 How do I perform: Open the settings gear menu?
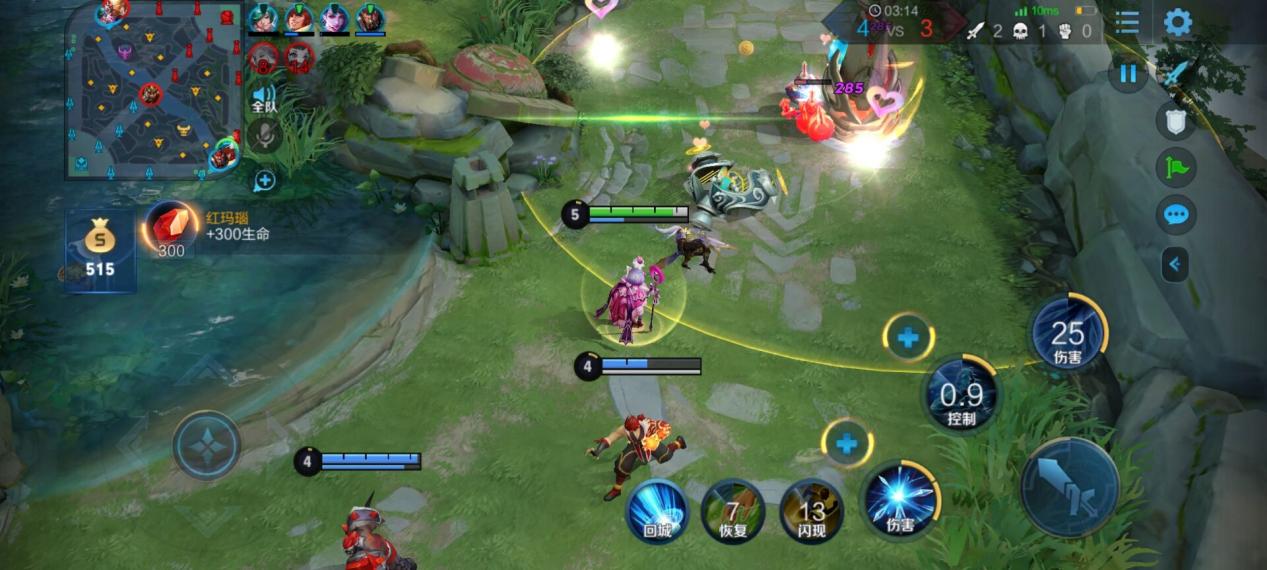1178,22
